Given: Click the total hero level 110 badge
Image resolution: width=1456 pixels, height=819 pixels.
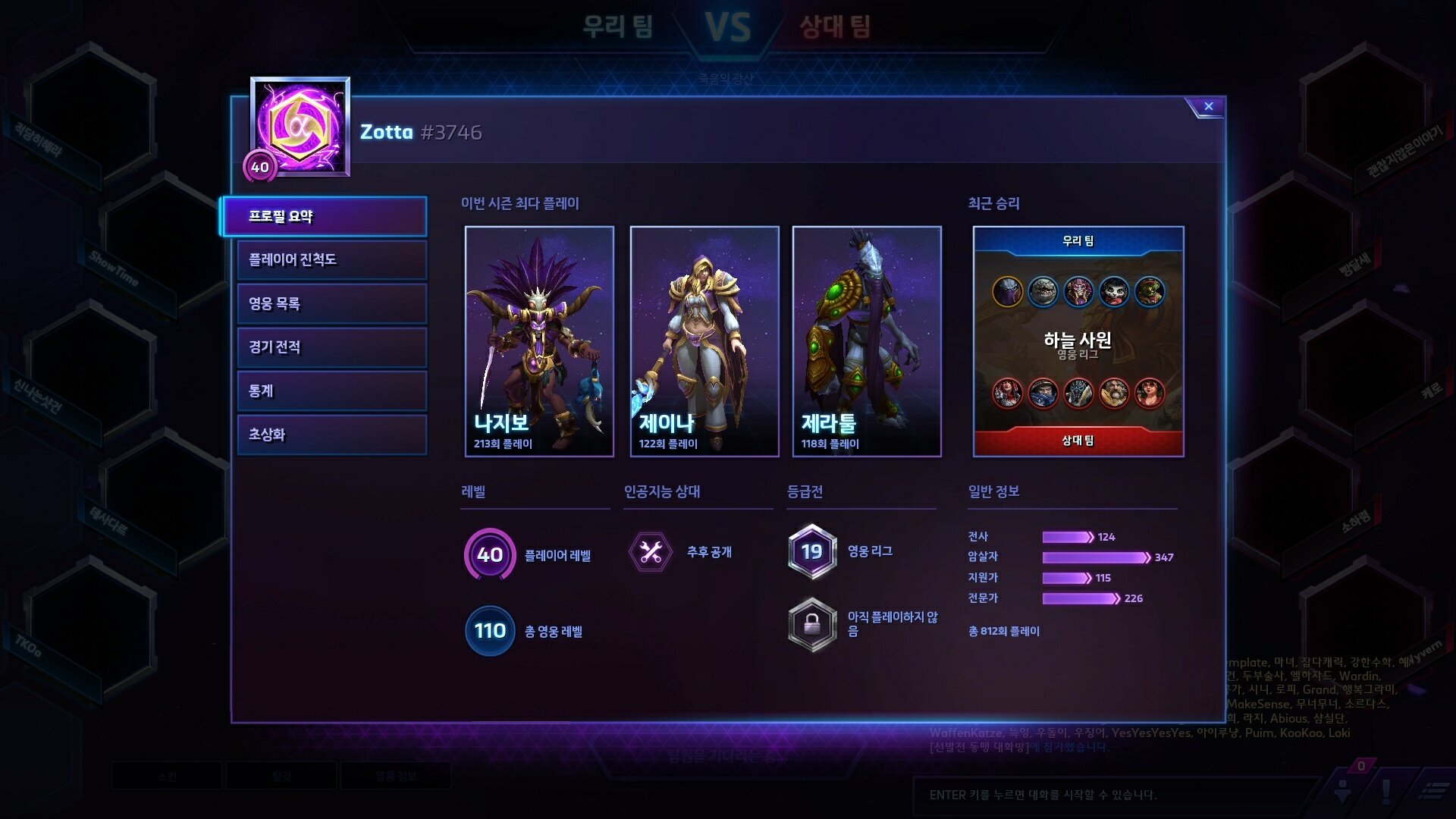Looking at the screenshot, I should pyautogui.click(x=490, y=630).
